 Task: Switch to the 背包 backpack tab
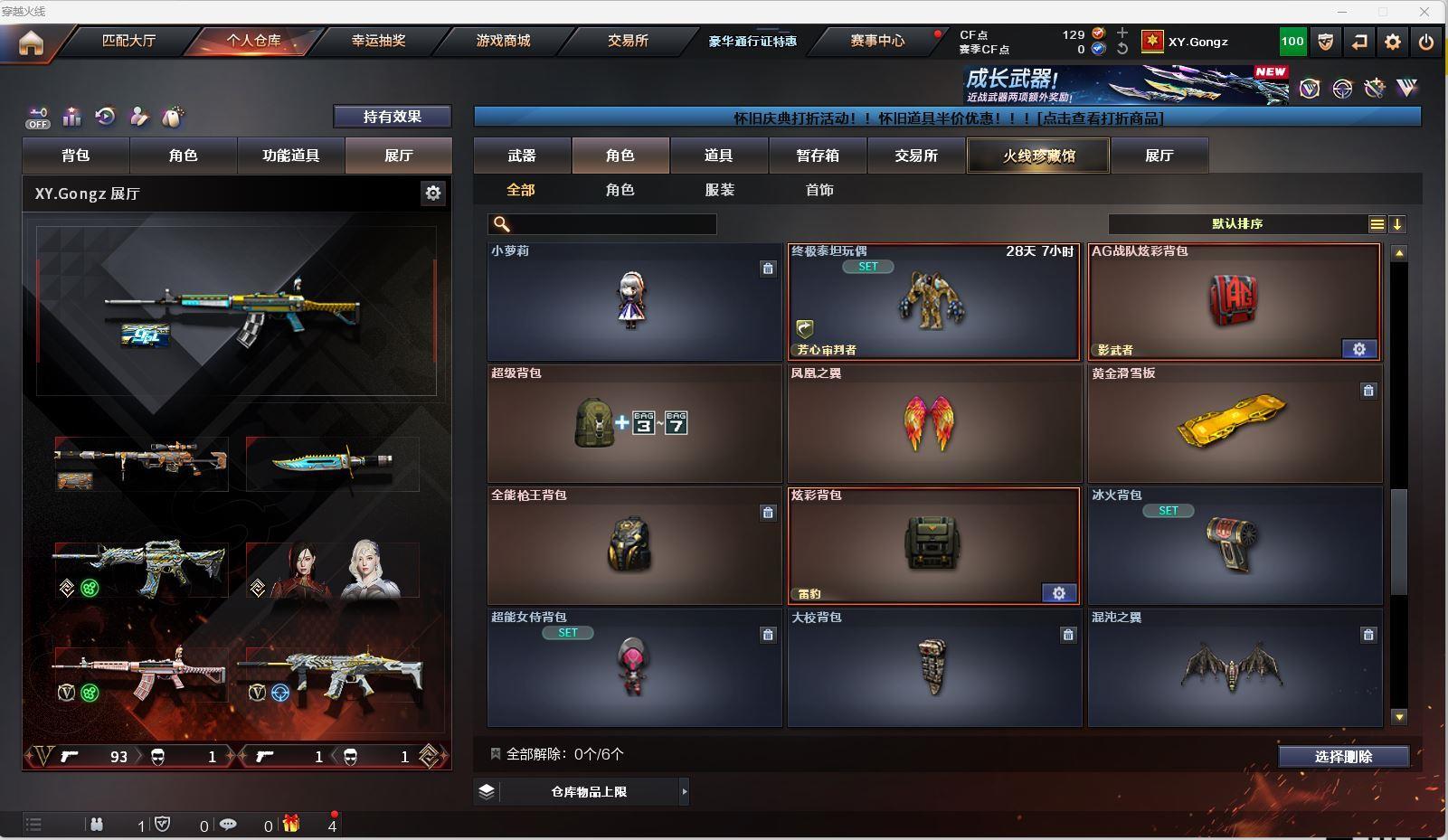(76, 156)
